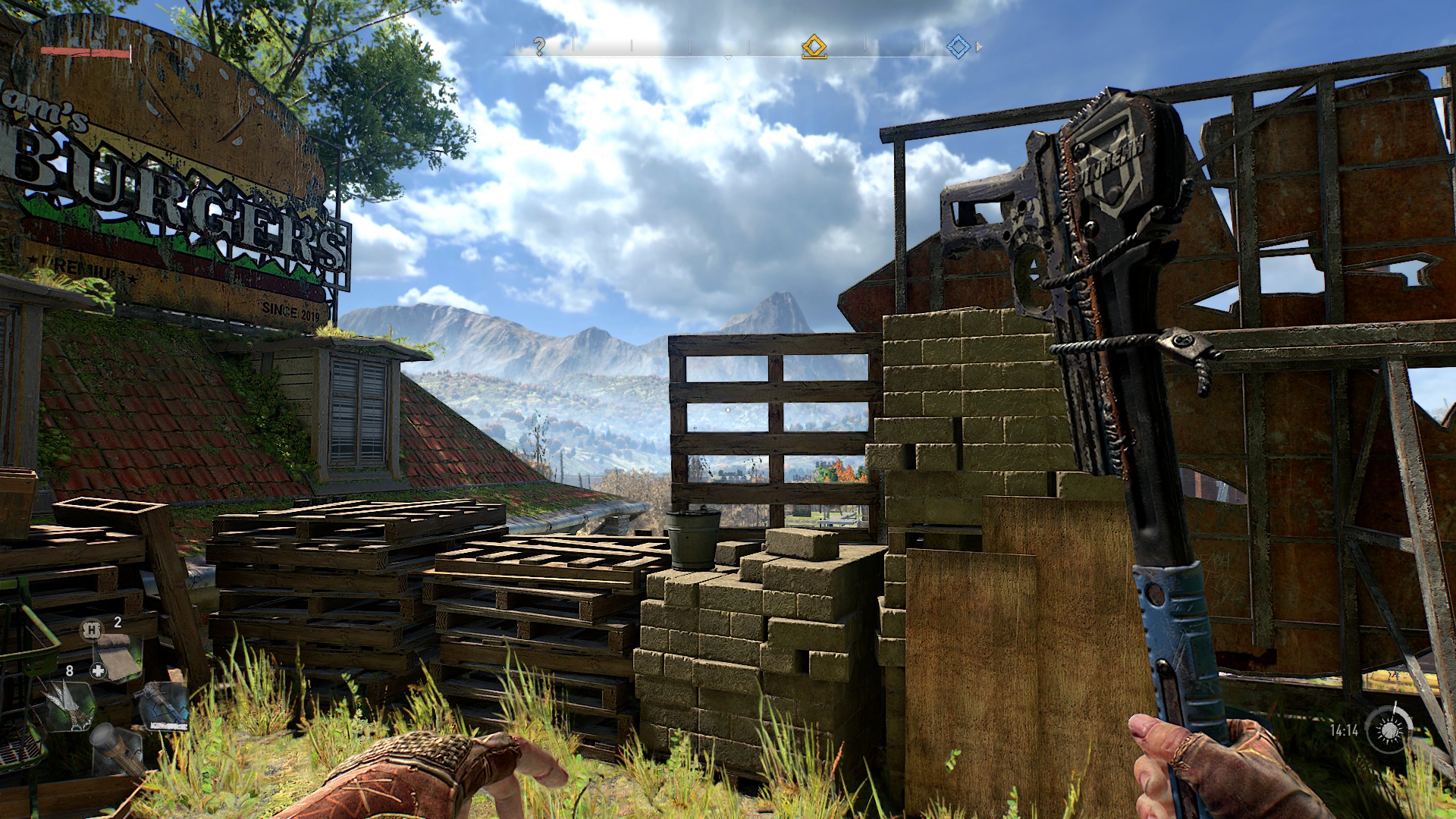
Task: Click the day-night sun clock icon
Action: coord(1389,730)
